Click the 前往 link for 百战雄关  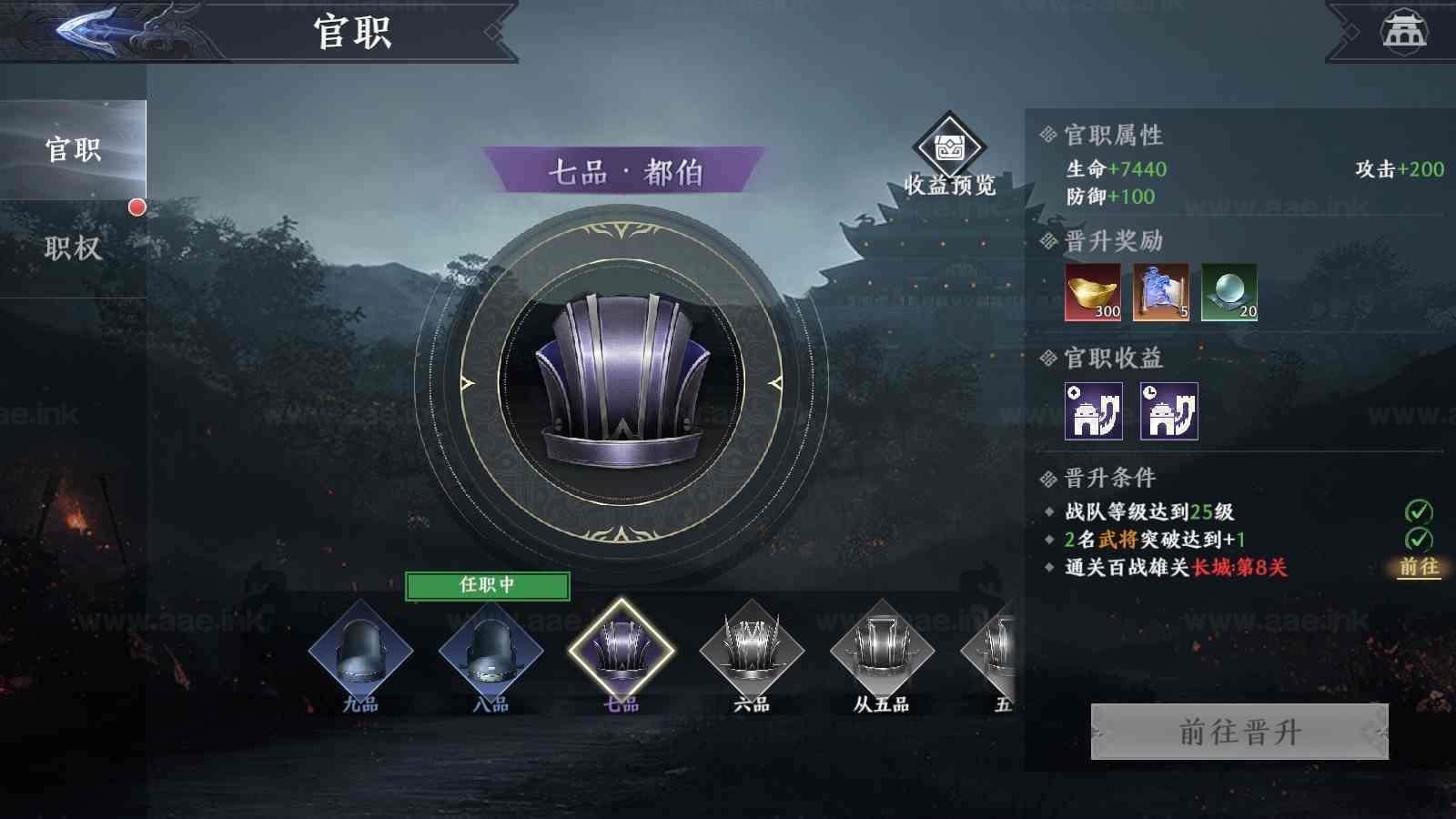coord(1419,567)
